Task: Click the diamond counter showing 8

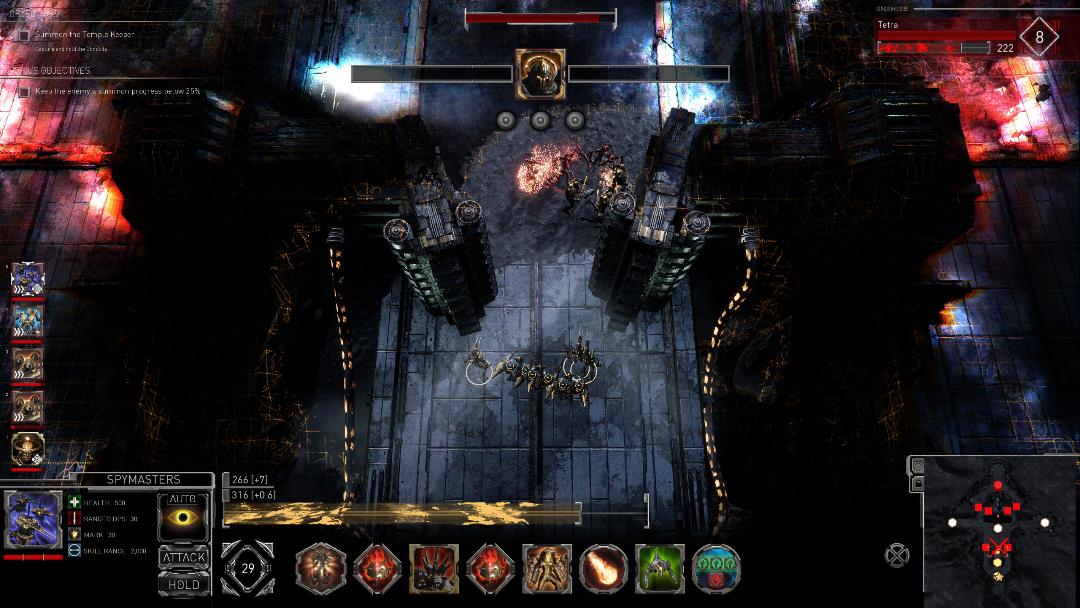Action: (x=1039, y=38)
